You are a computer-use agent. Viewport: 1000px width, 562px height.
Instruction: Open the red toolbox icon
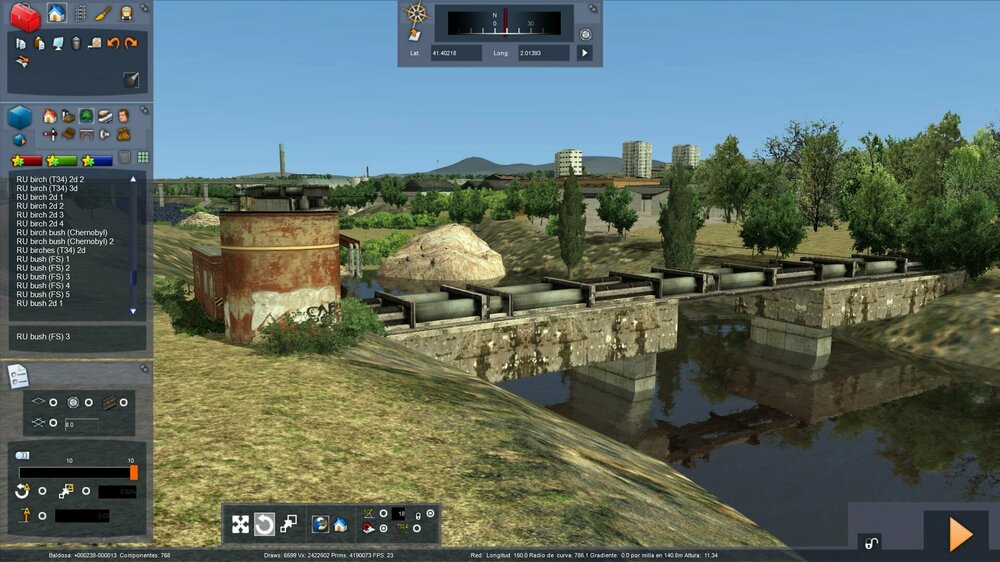point(25,16)
